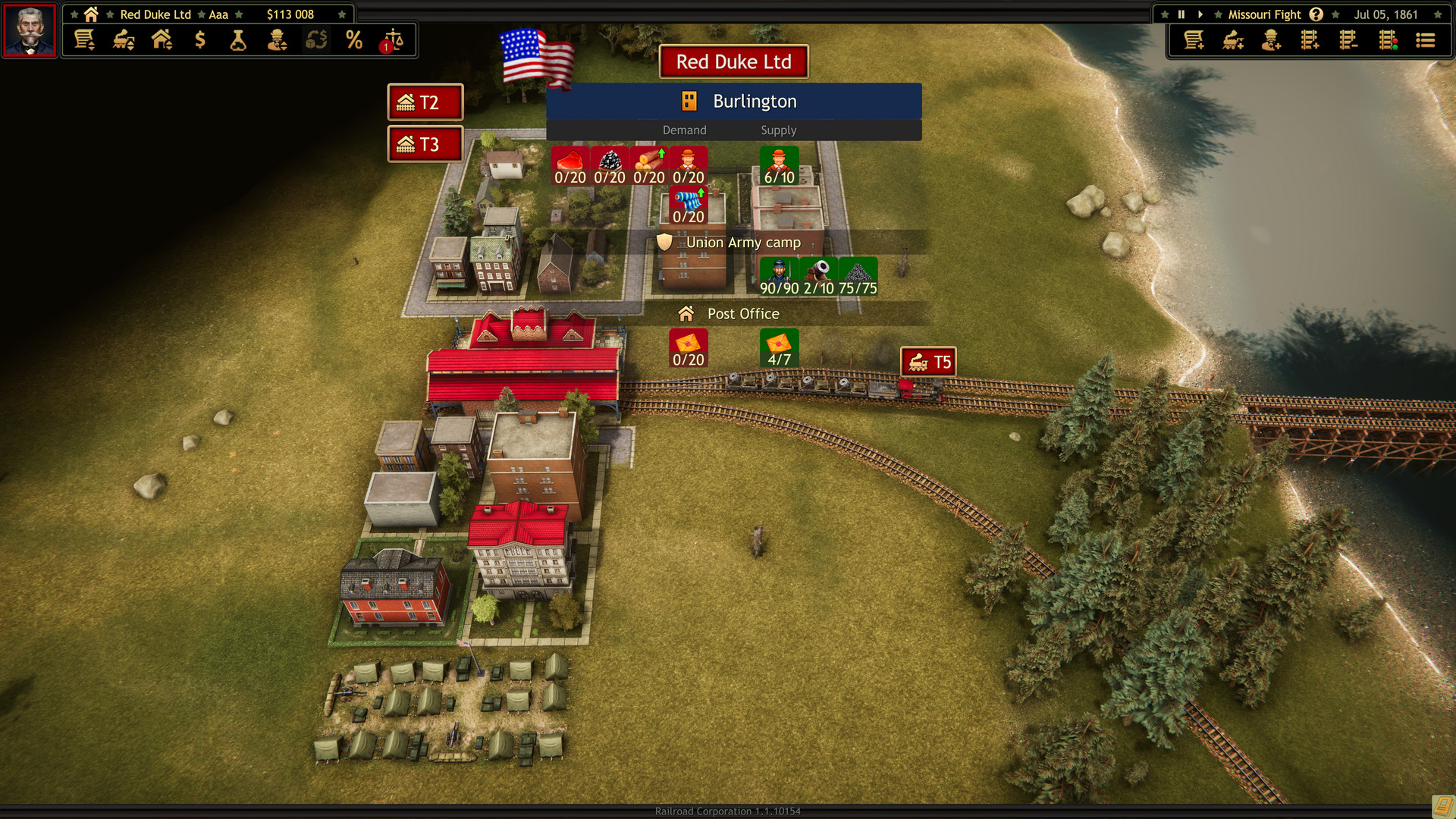Select the build track tool
Viewport: 1456px width, 819px height.
click(1311, 40)
